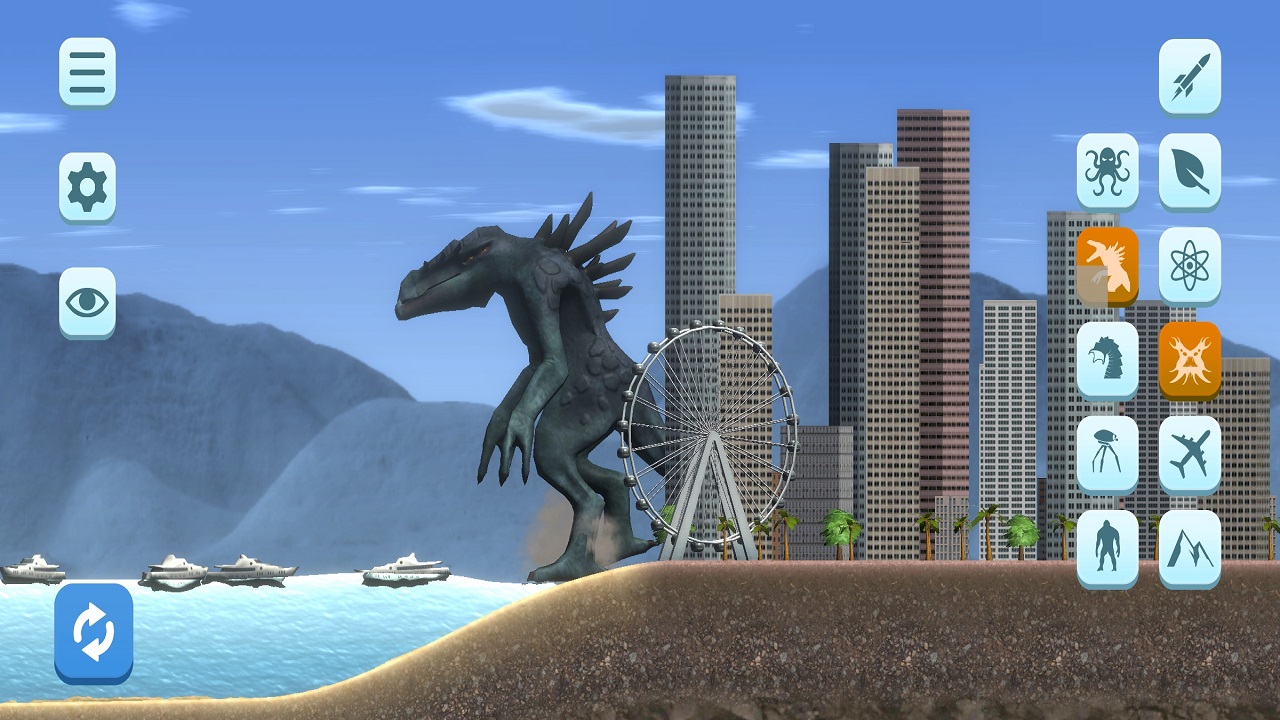Select the giant ape monster
This screenshot has width=1280, height=720.
1107,547
